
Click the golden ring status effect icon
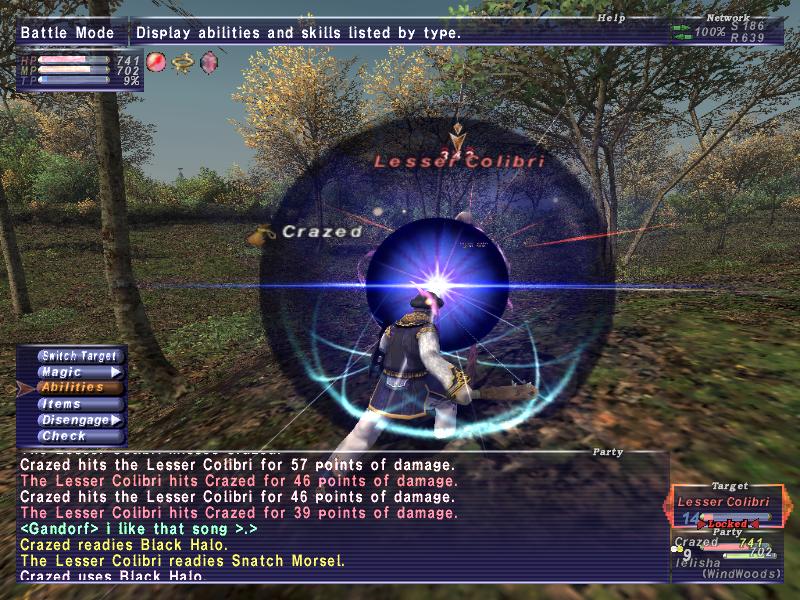click(x=182, y=63)
